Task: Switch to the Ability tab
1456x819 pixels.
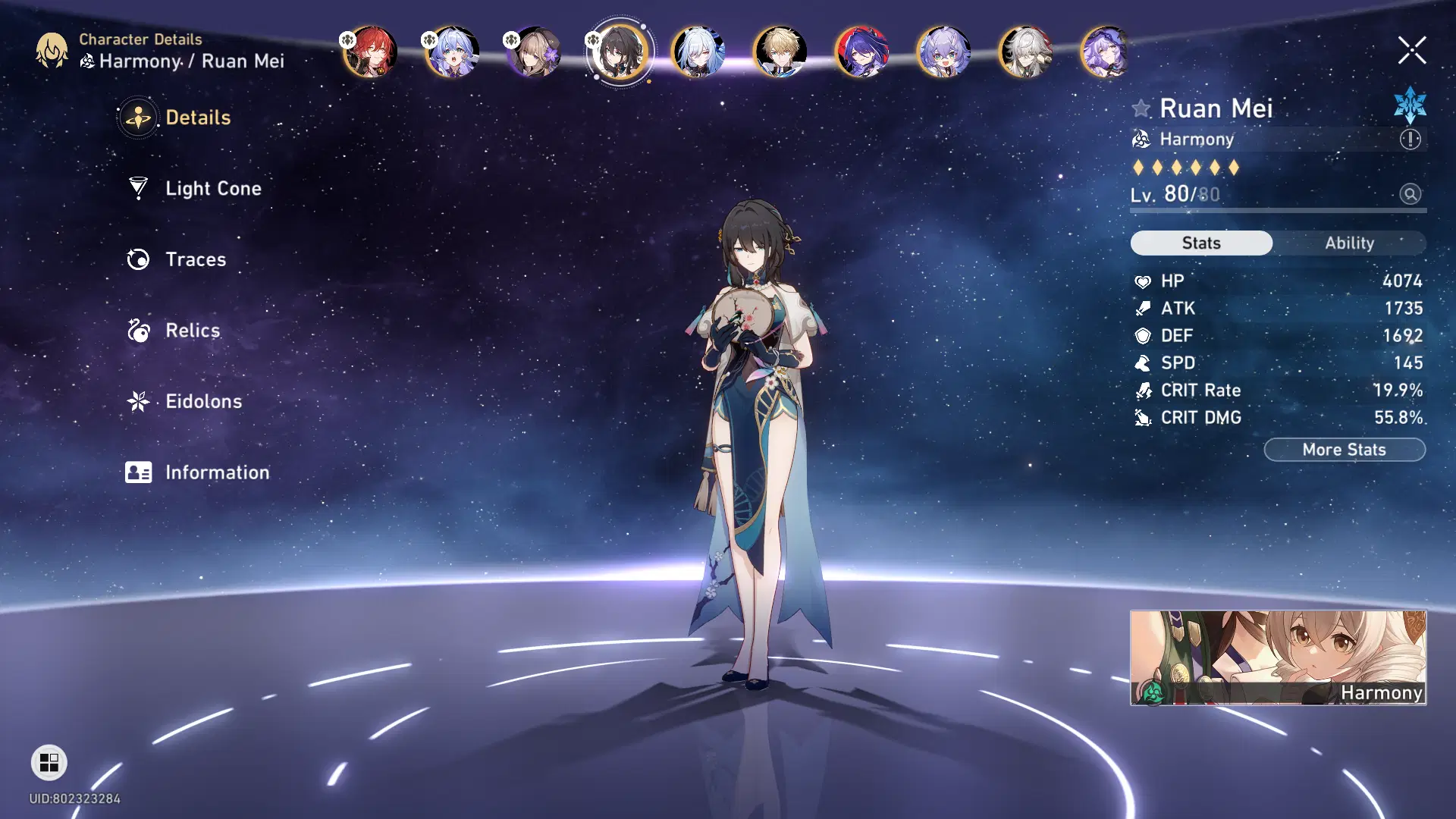Action: tap(1351, 243)
